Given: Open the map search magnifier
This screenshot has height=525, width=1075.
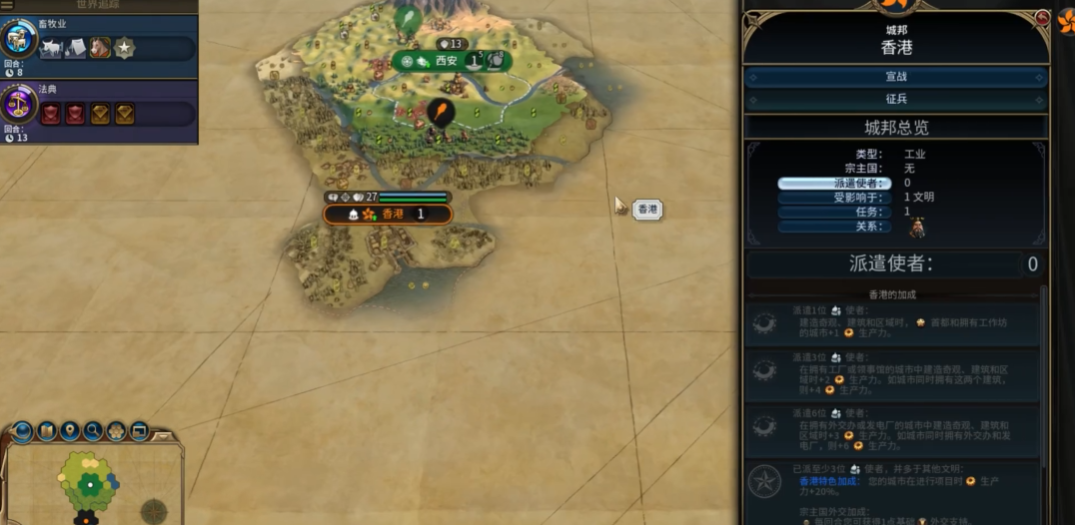Looking at the screenshot, I should [93, 432].
